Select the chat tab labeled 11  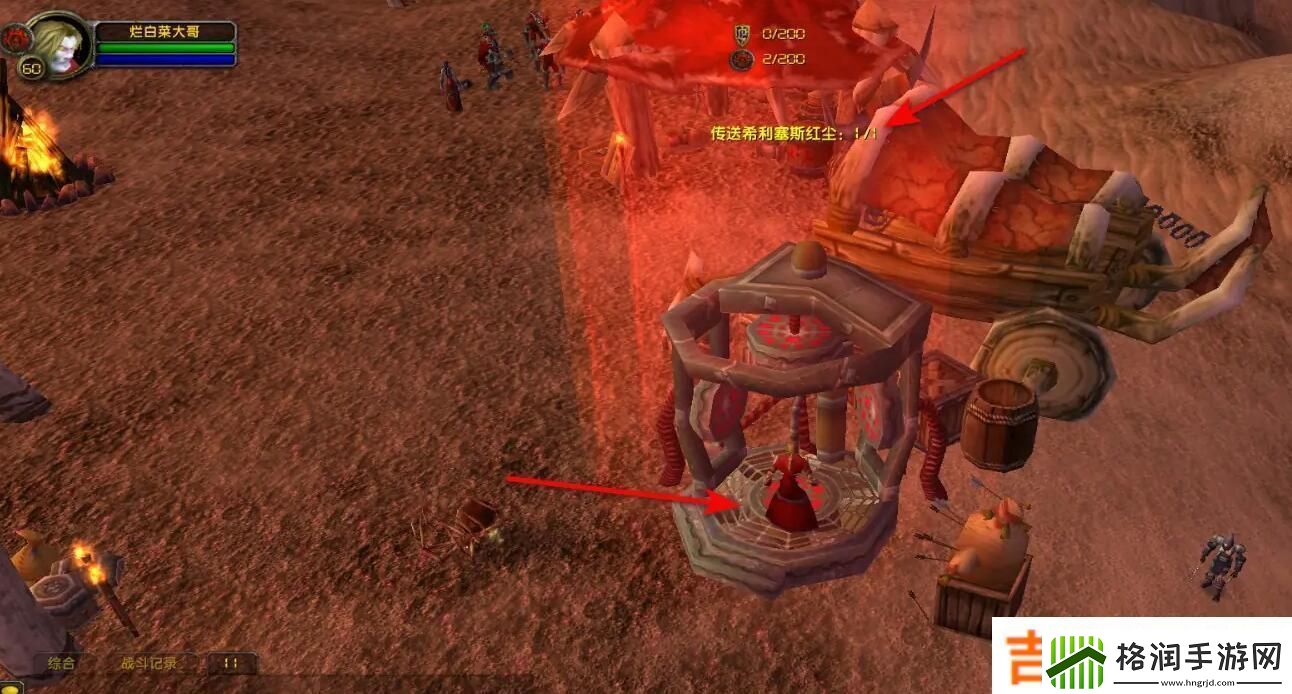231,663
